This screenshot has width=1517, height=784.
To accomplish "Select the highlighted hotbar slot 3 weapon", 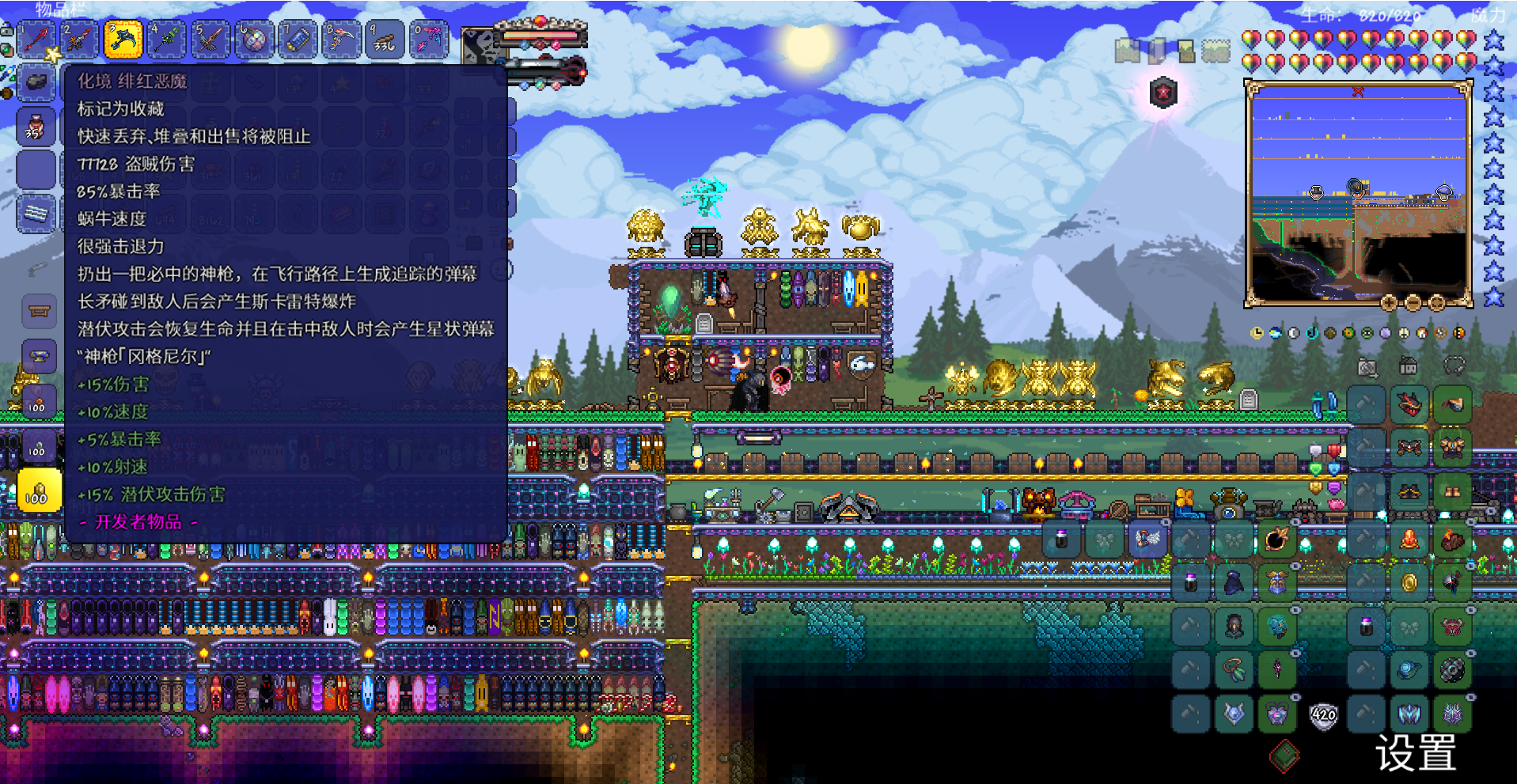I will click(x=123, y=40).
